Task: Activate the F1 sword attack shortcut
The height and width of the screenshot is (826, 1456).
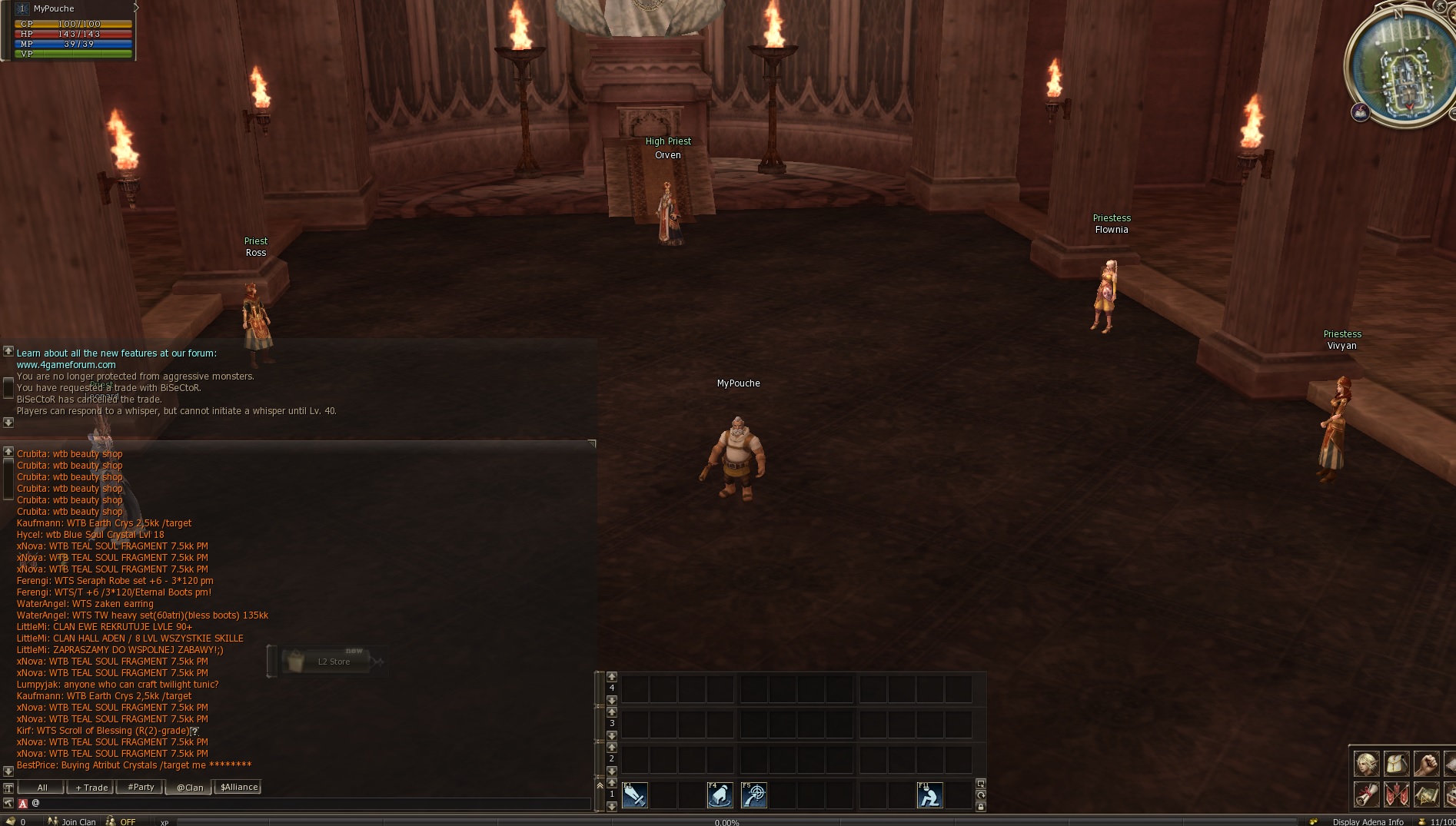Action: [635, 795]
